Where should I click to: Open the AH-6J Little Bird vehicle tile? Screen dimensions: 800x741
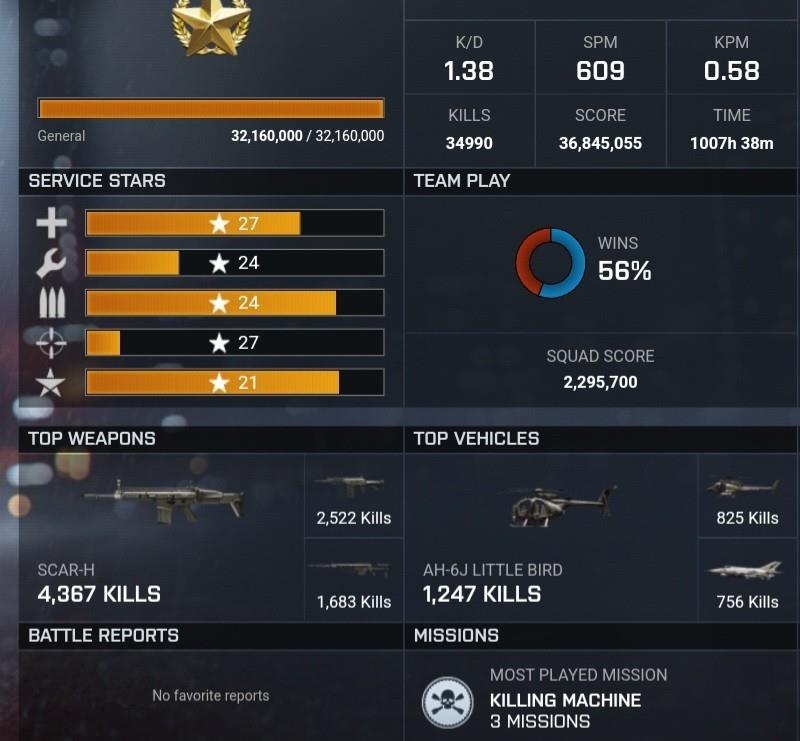(552, 537)
